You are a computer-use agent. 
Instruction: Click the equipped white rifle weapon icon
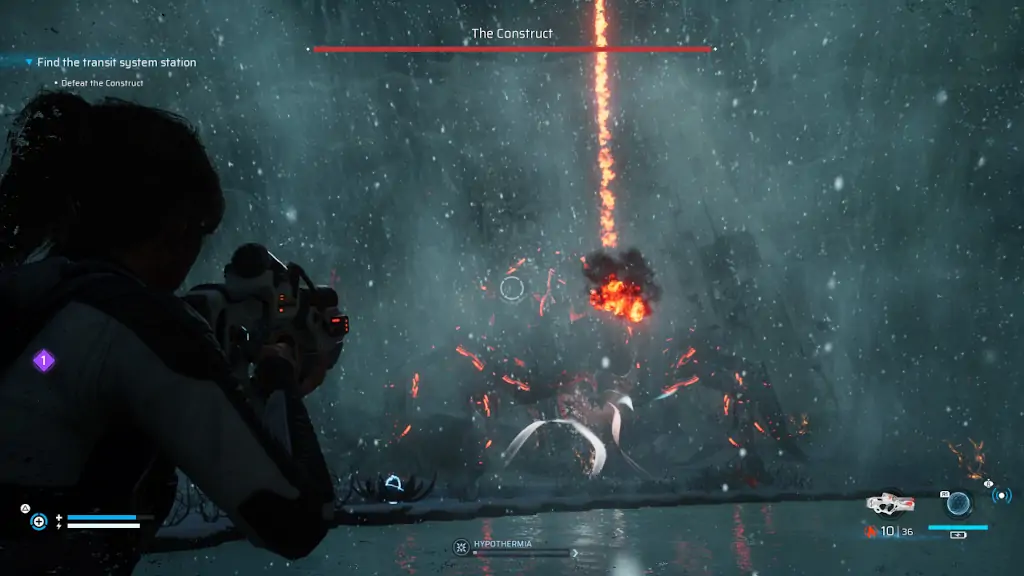(888, 503)
